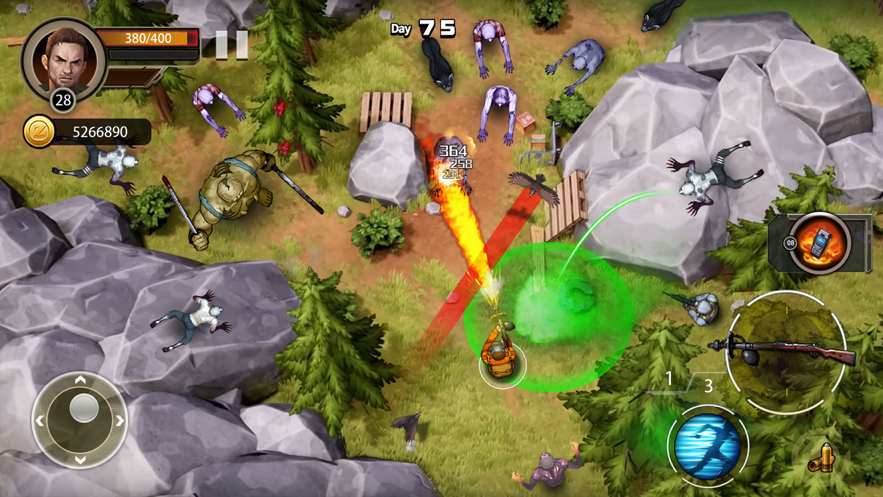The image size is (883, 497).
Task: Use the fiery phone item slot
Action: (818, 242)
